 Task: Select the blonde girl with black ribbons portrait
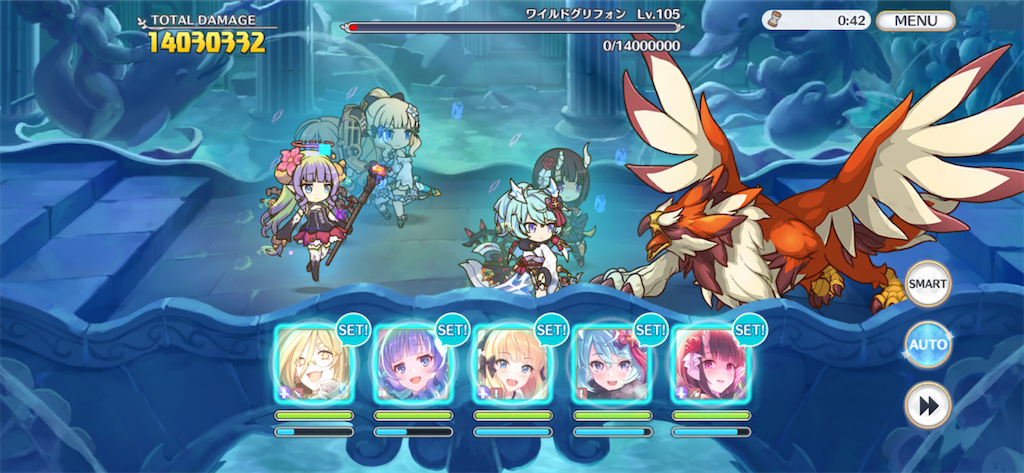pos(512,362)
